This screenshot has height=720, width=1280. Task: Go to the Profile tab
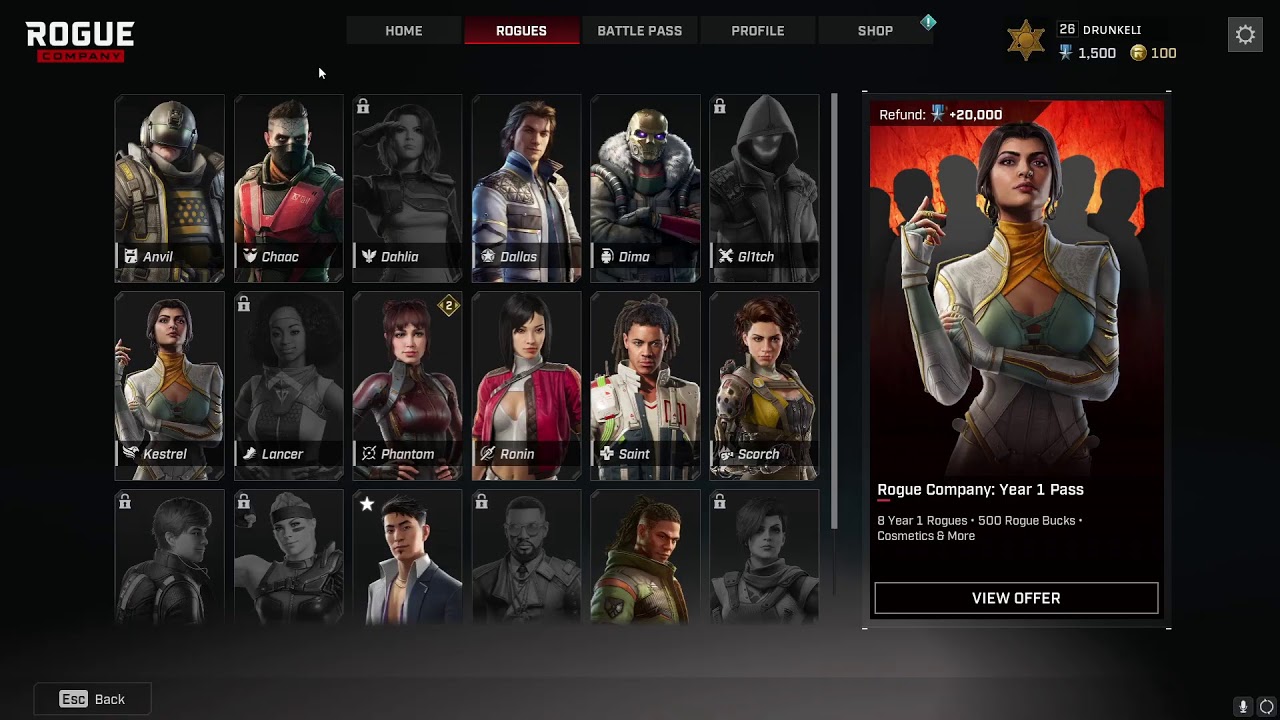pos(757,31)
